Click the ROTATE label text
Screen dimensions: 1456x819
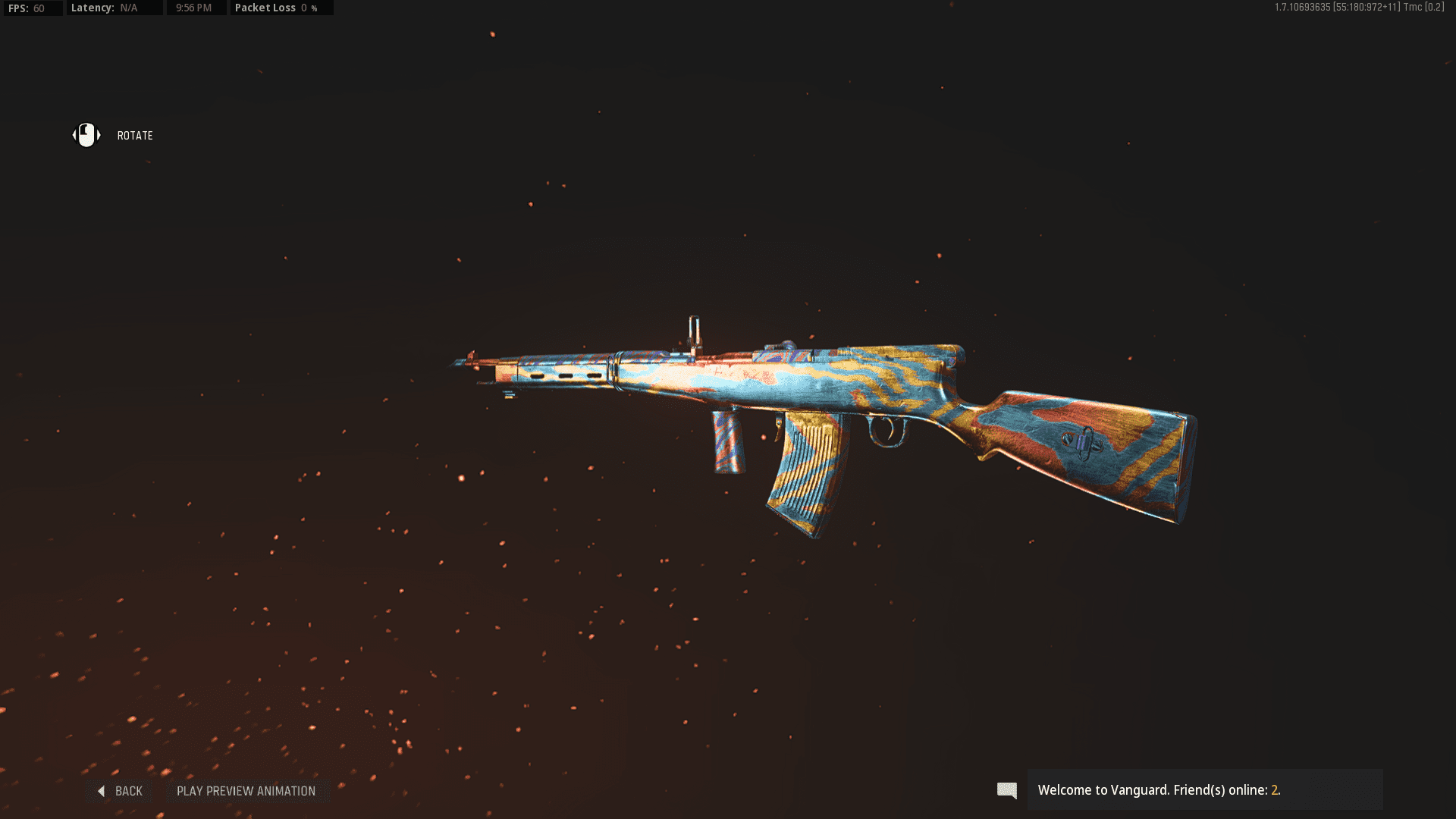tap(134, 135)
